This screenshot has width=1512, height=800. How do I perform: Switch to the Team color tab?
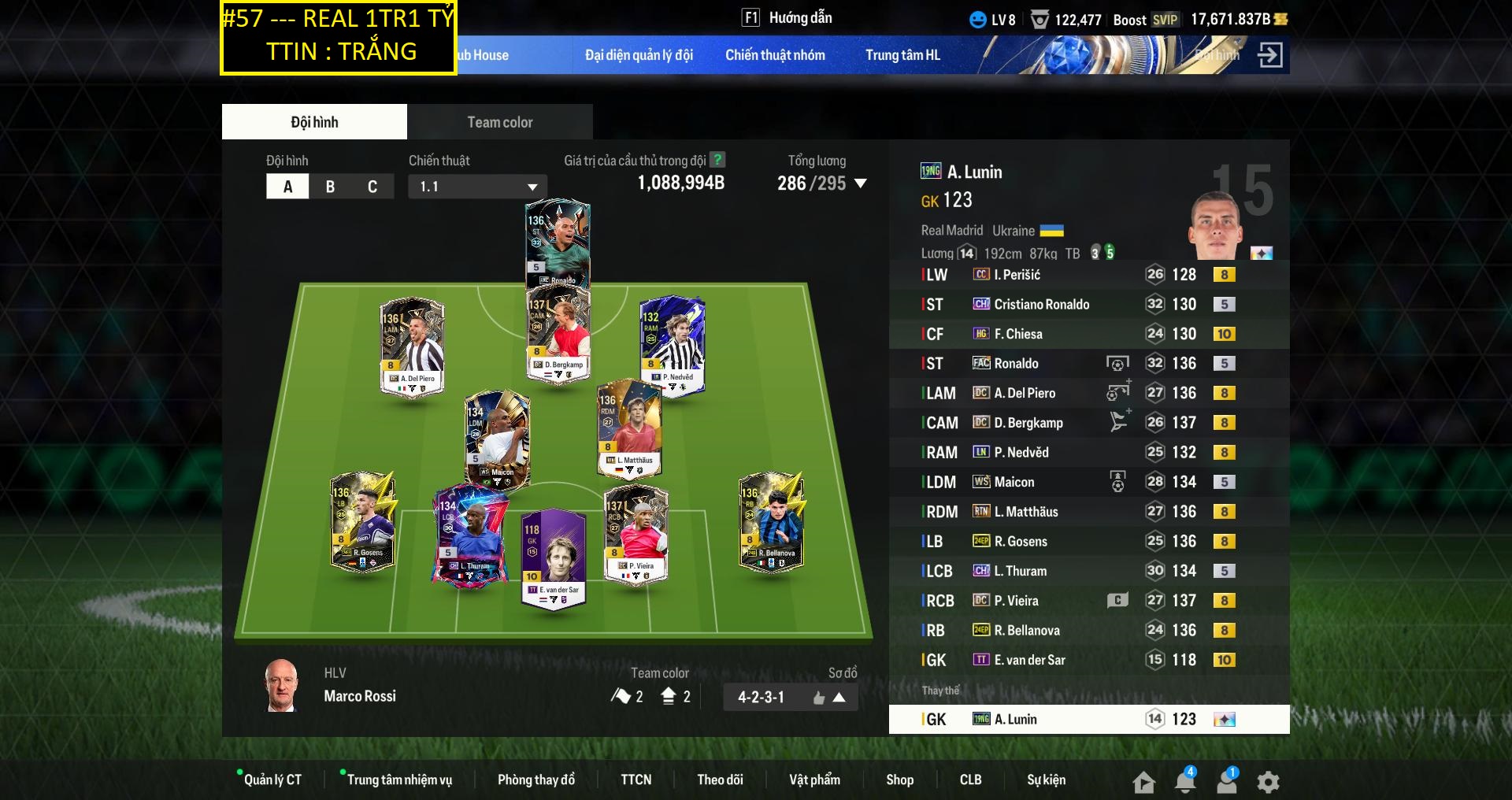(499, 122)
